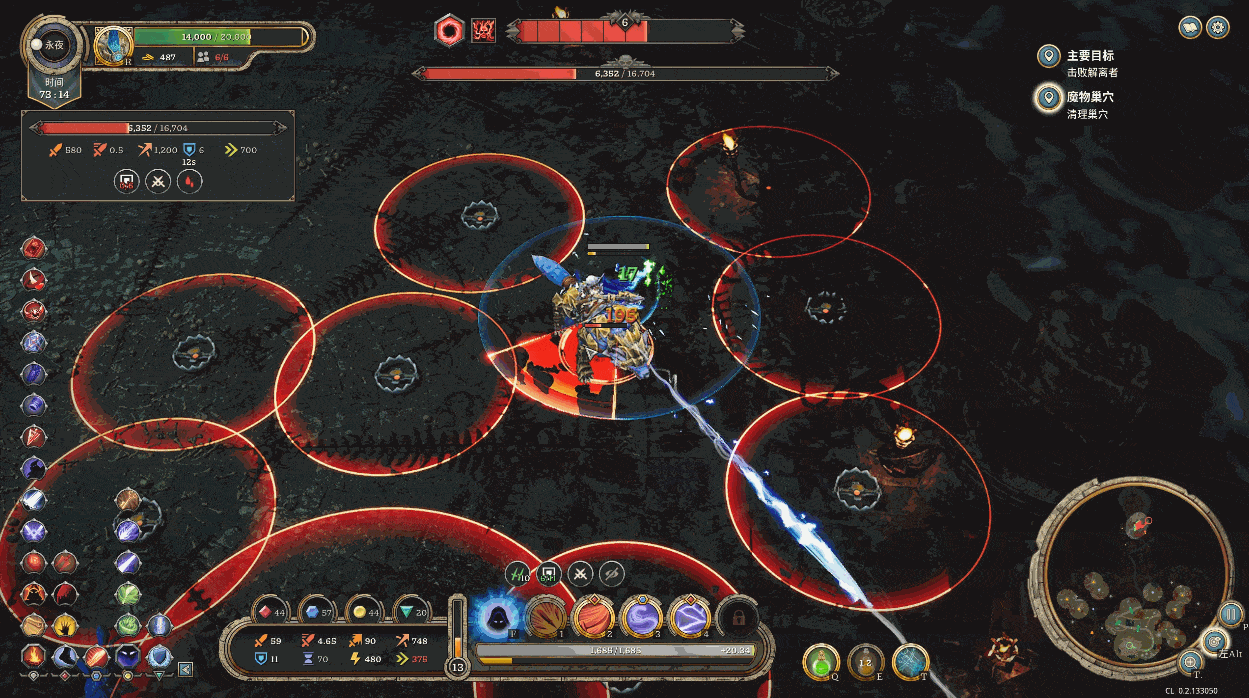Activate the hooded figure ability

click(495, 618)
